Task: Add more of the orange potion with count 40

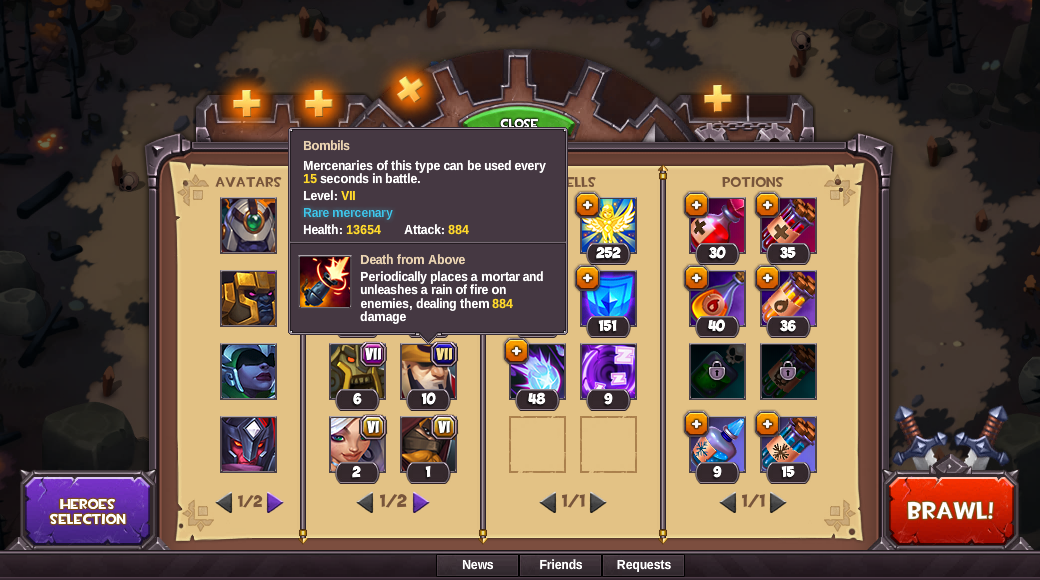Action: (x=696, y=278)
